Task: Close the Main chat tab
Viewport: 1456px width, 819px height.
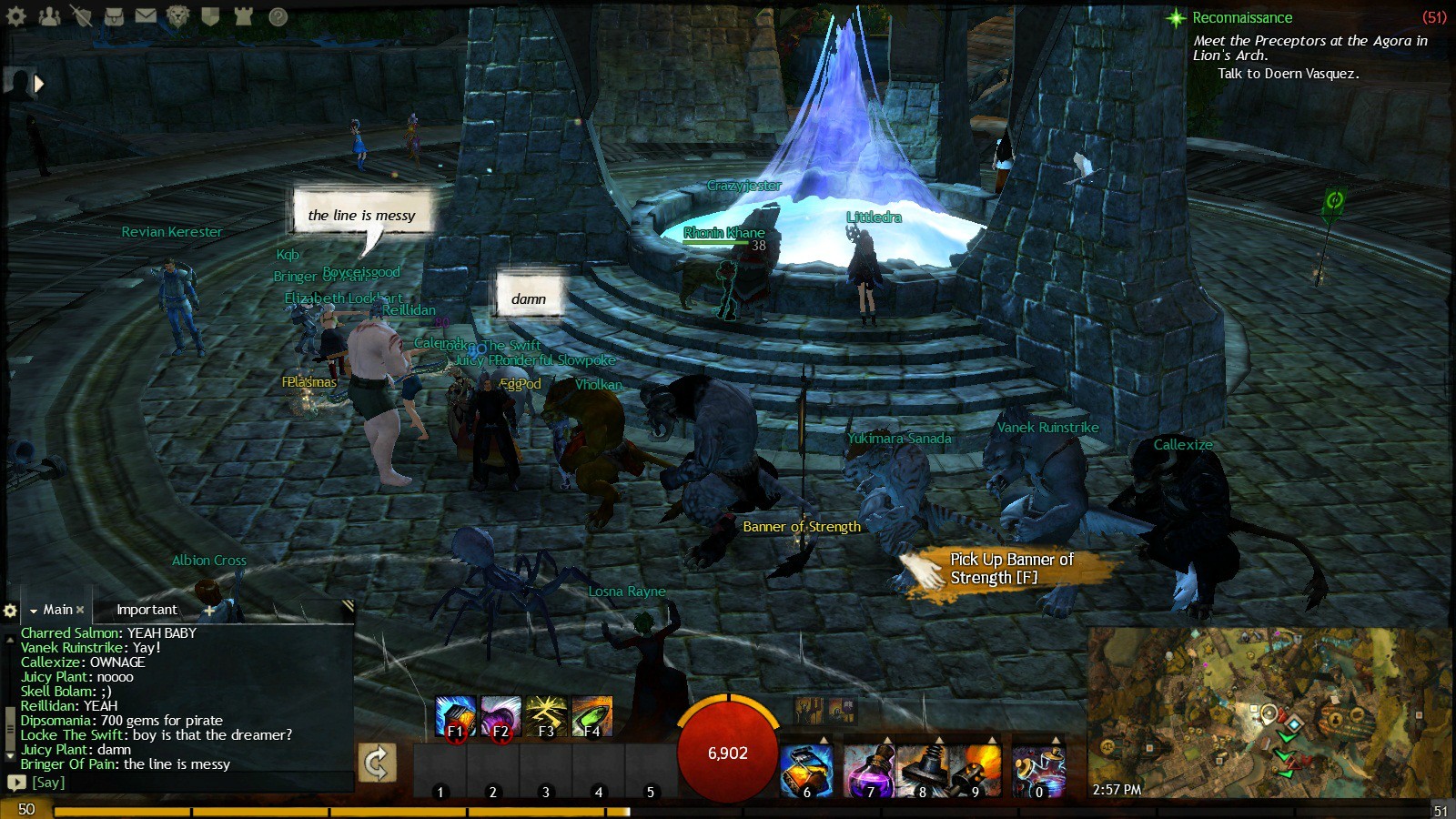Action: (x=80, y=610)
